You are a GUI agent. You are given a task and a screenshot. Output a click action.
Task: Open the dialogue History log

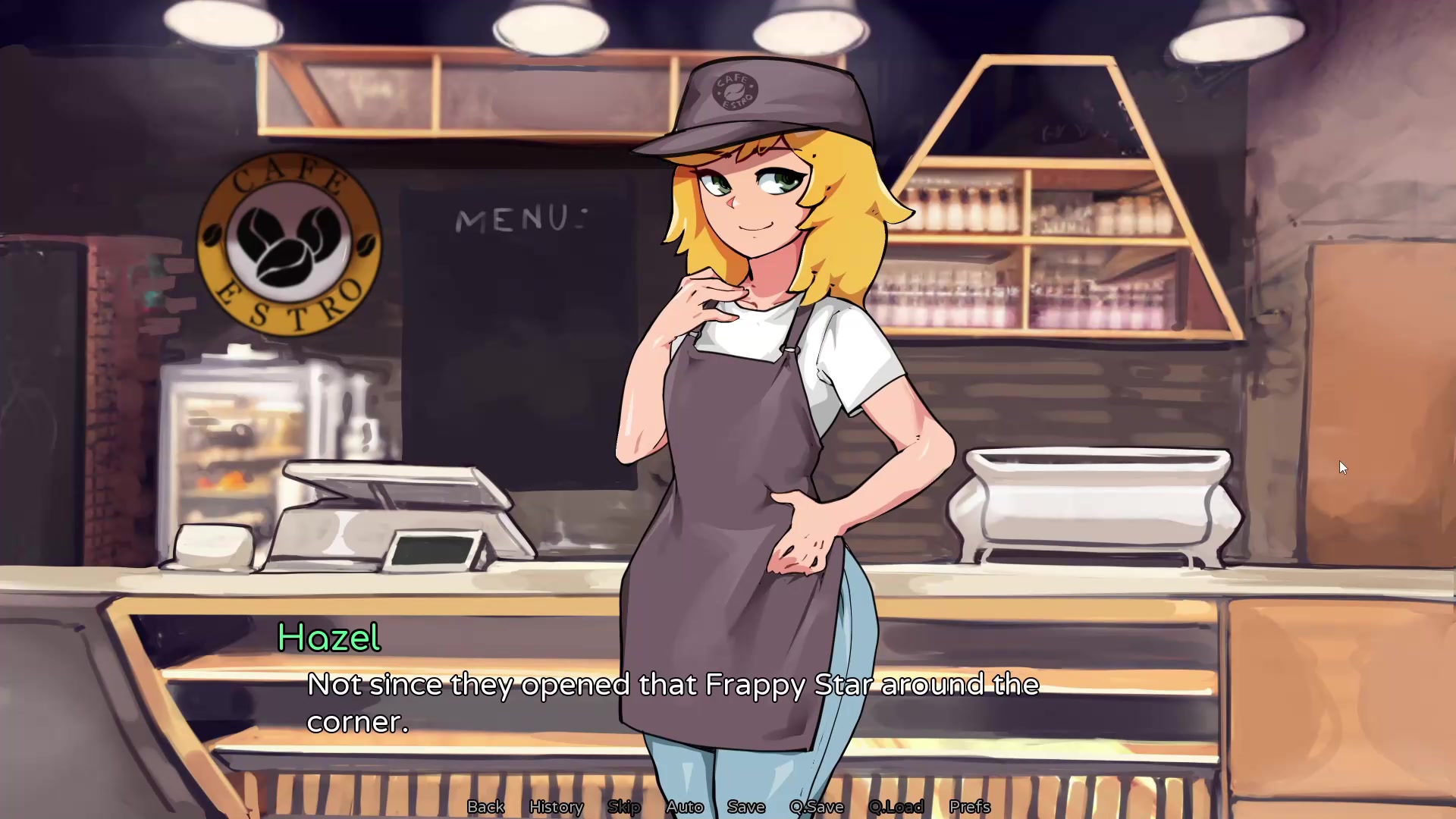click(556, 807)
